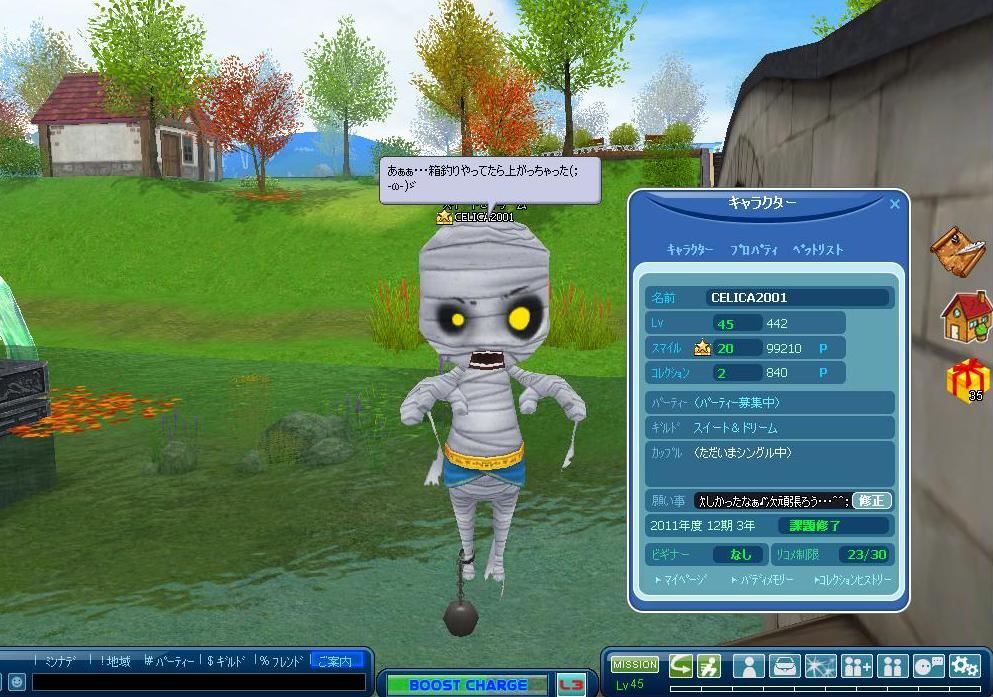
Task: Open the ペットリスト tab
Action: pos(818,249)
